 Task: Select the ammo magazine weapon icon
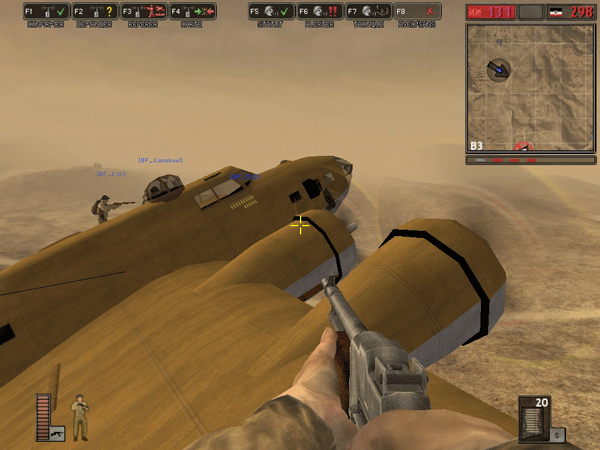click(532, 418)
